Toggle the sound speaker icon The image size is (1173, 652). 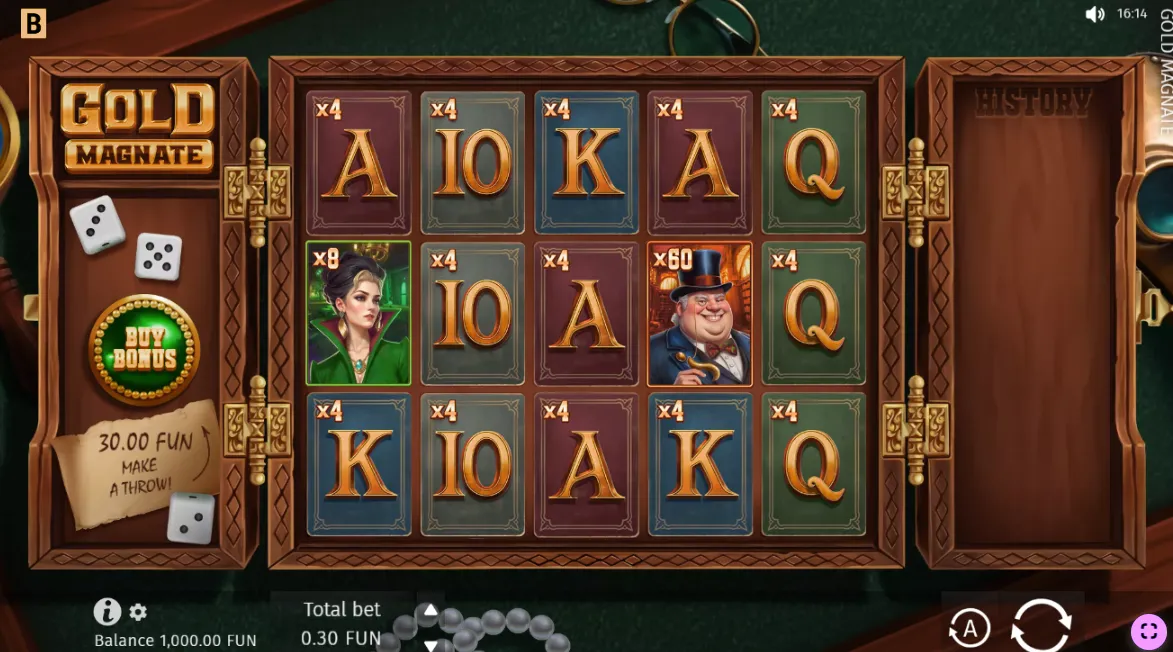(x=1095, y=14)
